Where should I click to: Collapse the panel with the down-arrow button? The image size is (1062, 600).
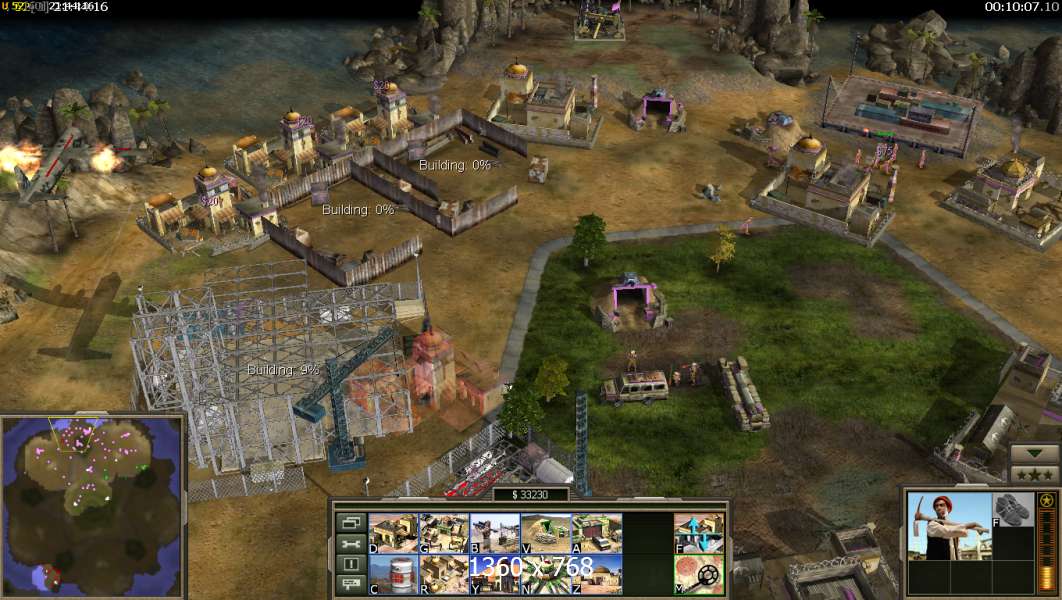1033,453
